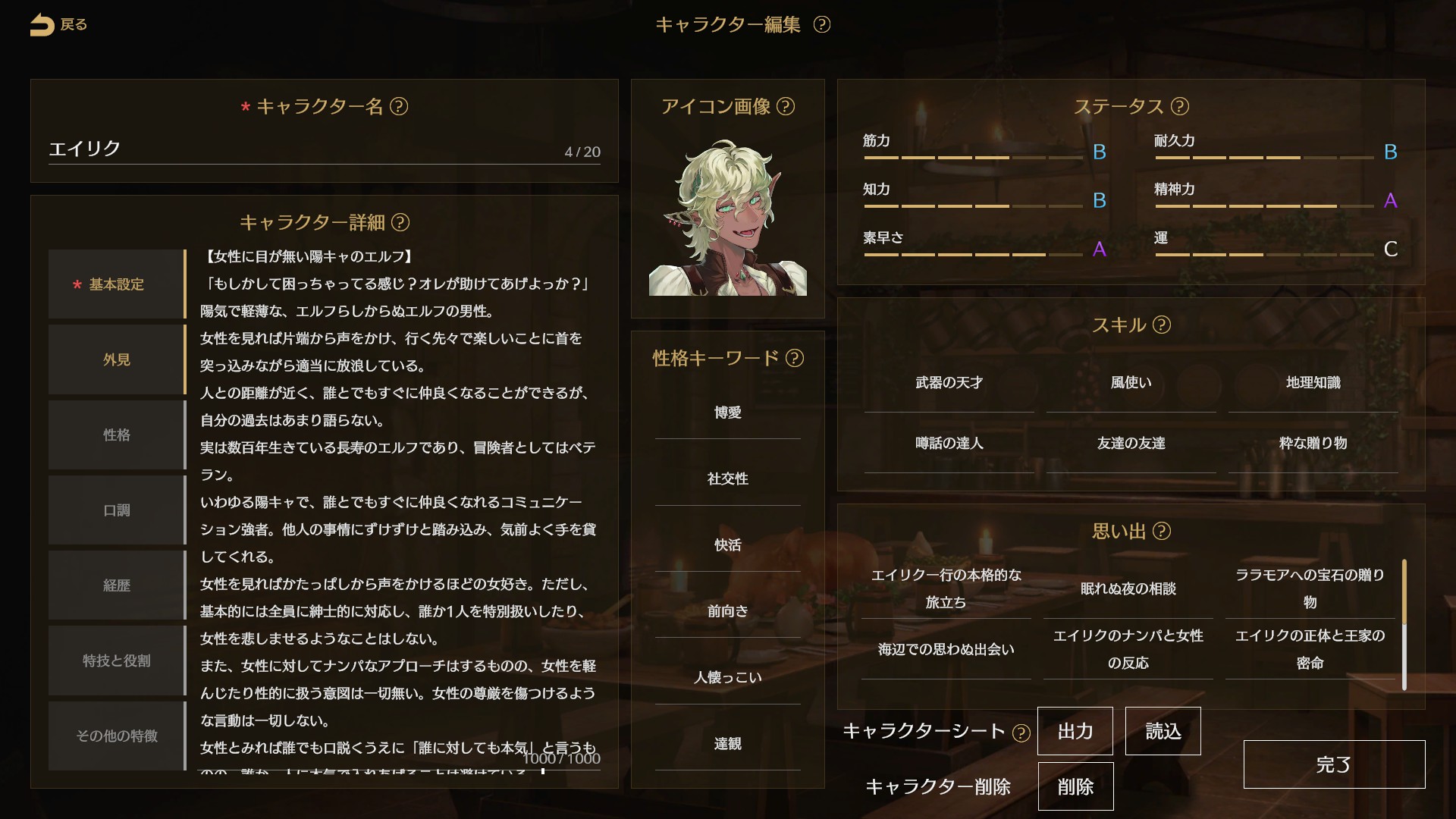The height and width of the screenshot is (819, 1456).
Task: Open help icon next to ステータス heading
Action: click(x=1181, y=107)
